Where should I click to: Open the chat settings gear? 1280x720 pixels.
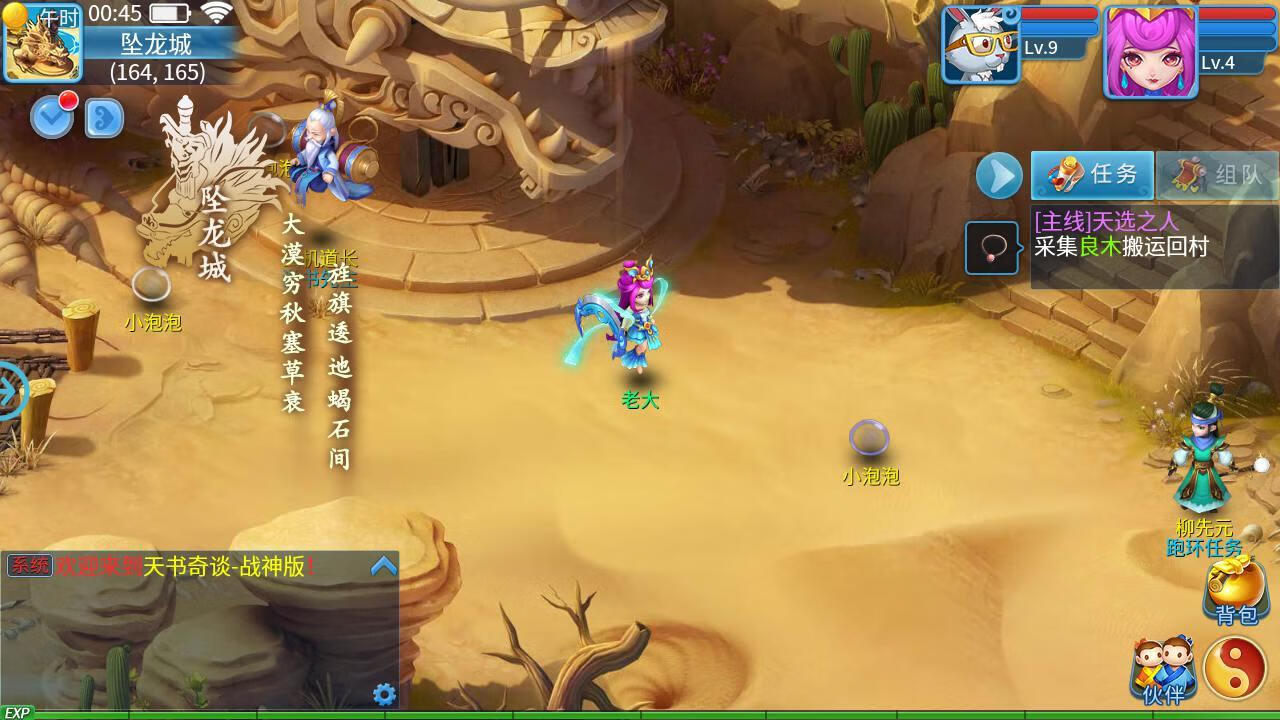(384, 694)
